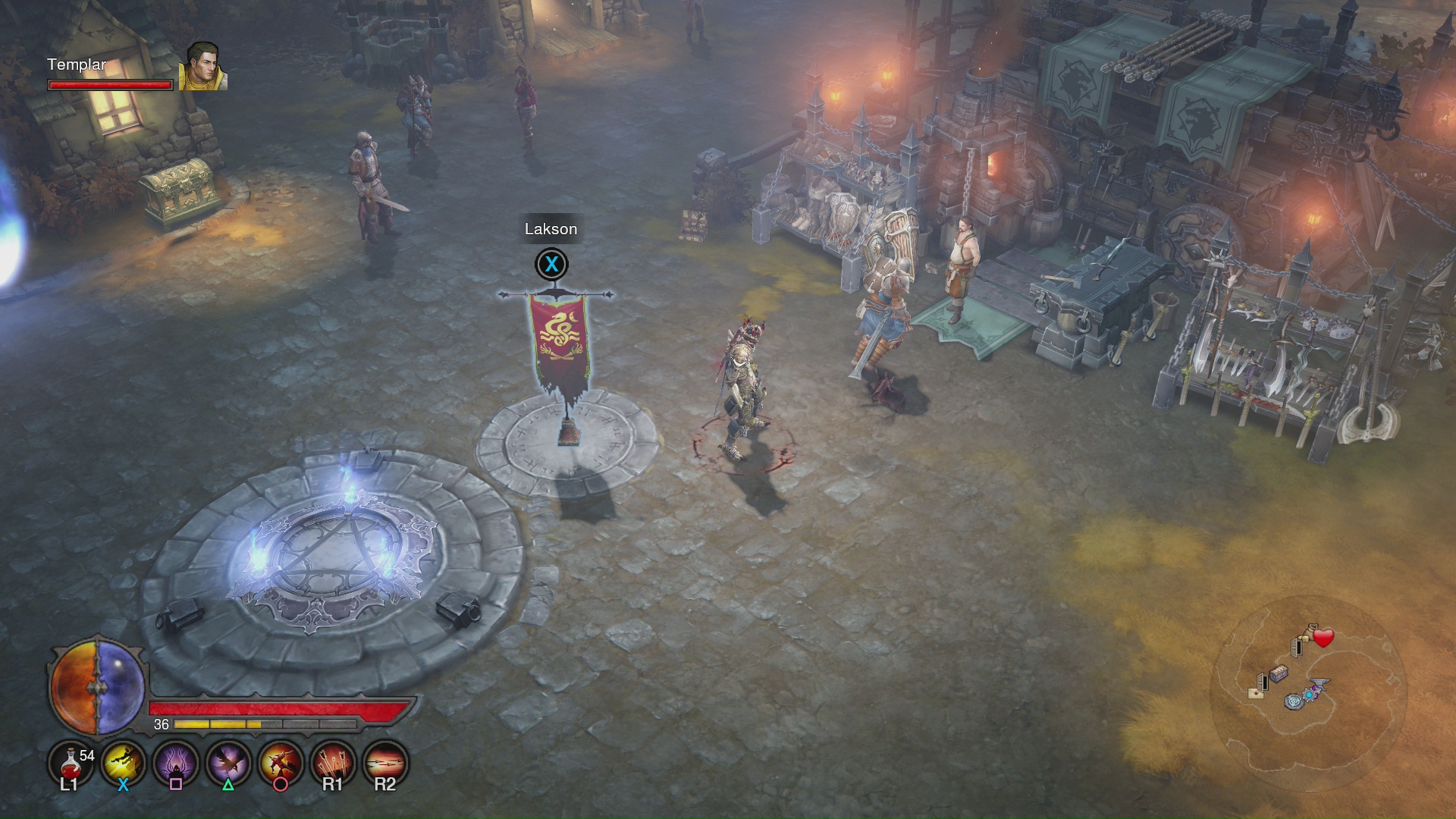The image size is (1456, 819).
Task: Click the waypoint marker on the minimap
Action: pyautogui.click(x=1293, y=702)
